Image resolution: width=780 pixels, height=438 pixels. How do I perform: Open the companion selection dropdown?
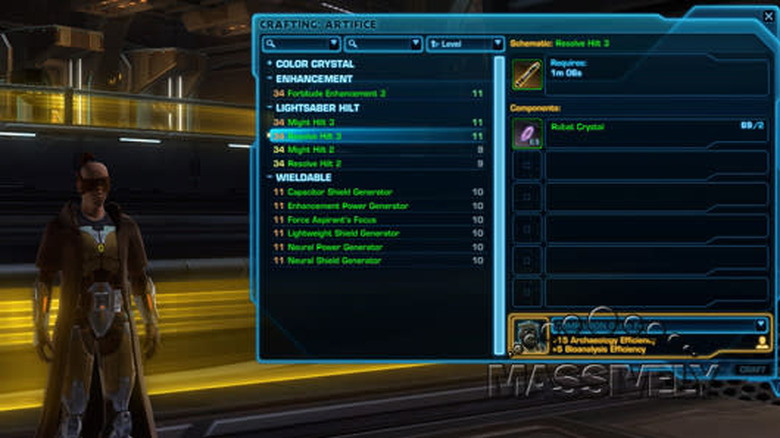pos(761,325)
